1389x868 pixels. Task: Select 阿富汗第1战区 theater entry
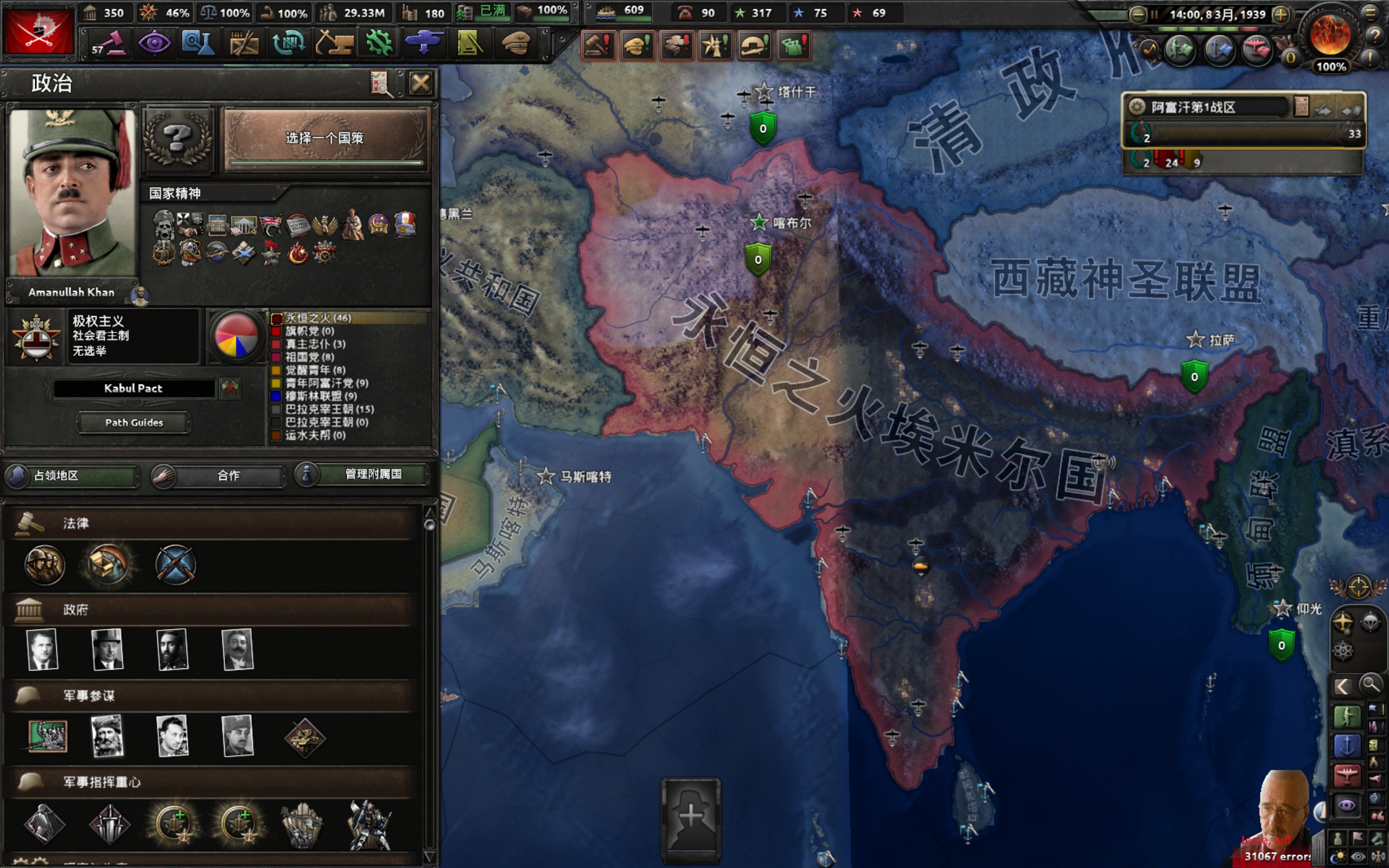pos(1205,107)
